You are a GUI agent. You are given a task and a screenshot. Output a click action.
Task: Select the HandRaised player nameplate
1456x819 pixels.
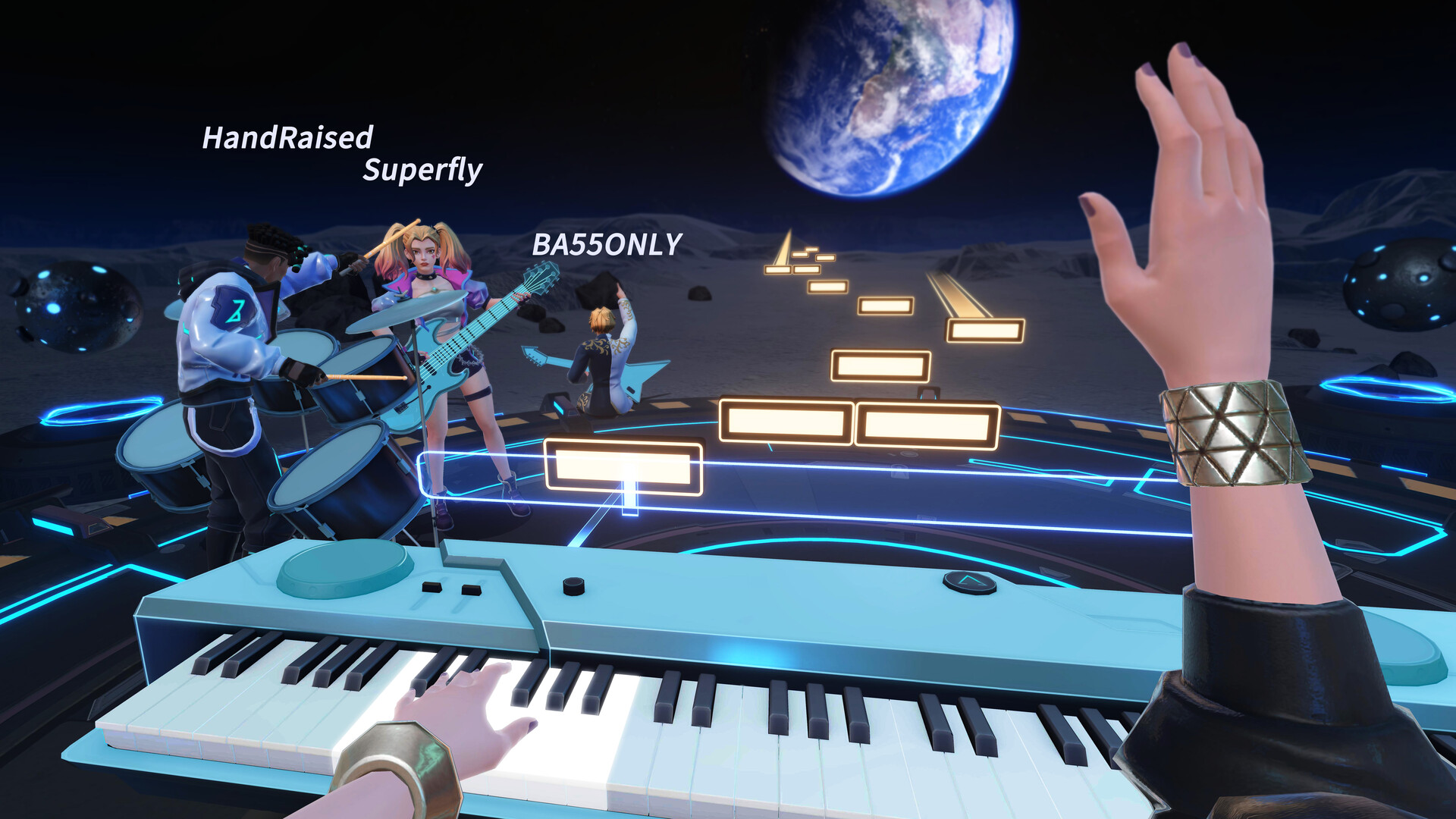[288, 138]
